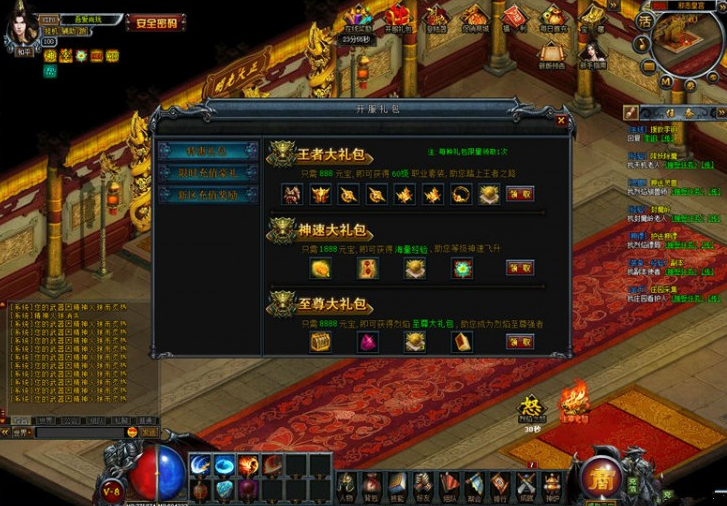Select the blue crescent slash skill slot
Viewport: 727px width, 506px height.
200,465
